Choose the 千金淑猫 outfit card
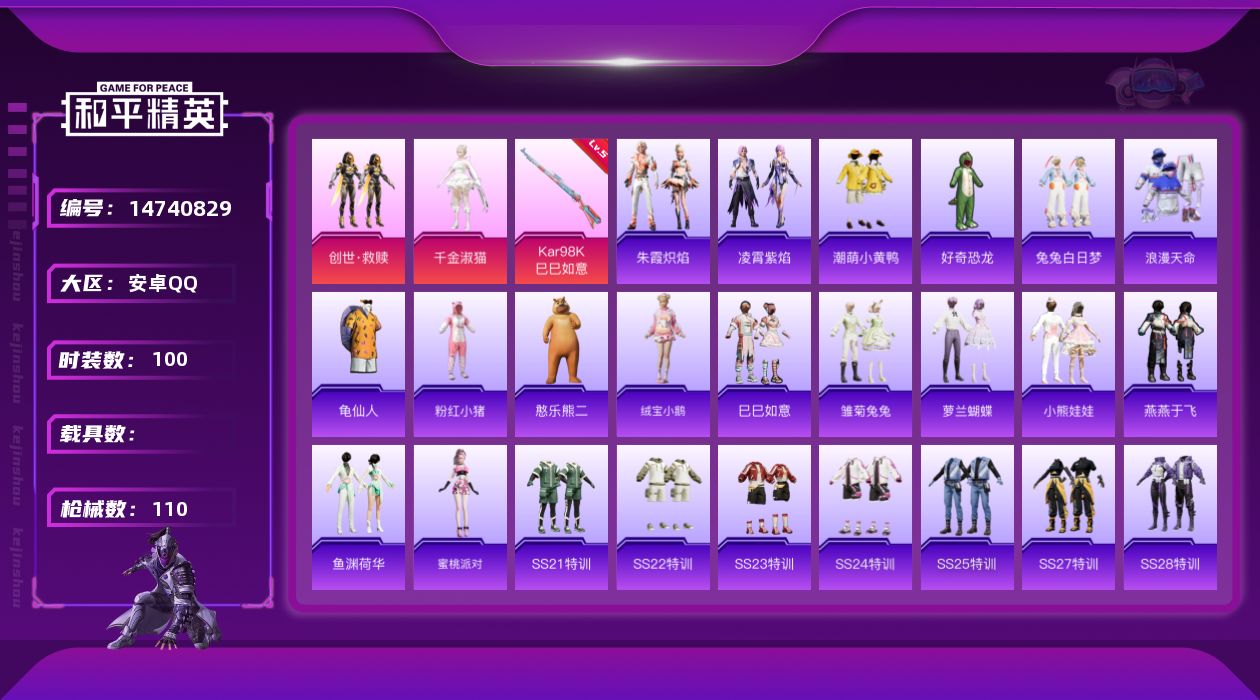Image resolution: width=1260 pixels, height=700 pixels. coord(460,211)
